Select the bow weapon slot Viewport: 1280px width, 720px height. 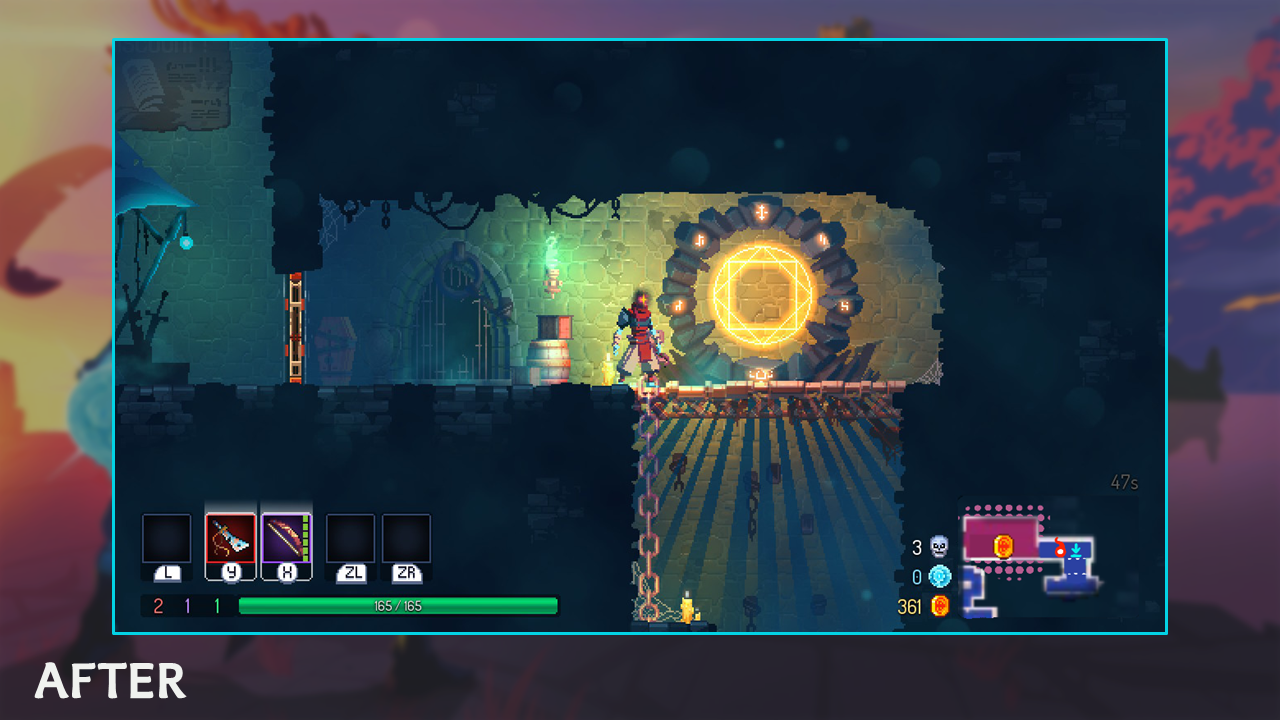click(287, 539)
